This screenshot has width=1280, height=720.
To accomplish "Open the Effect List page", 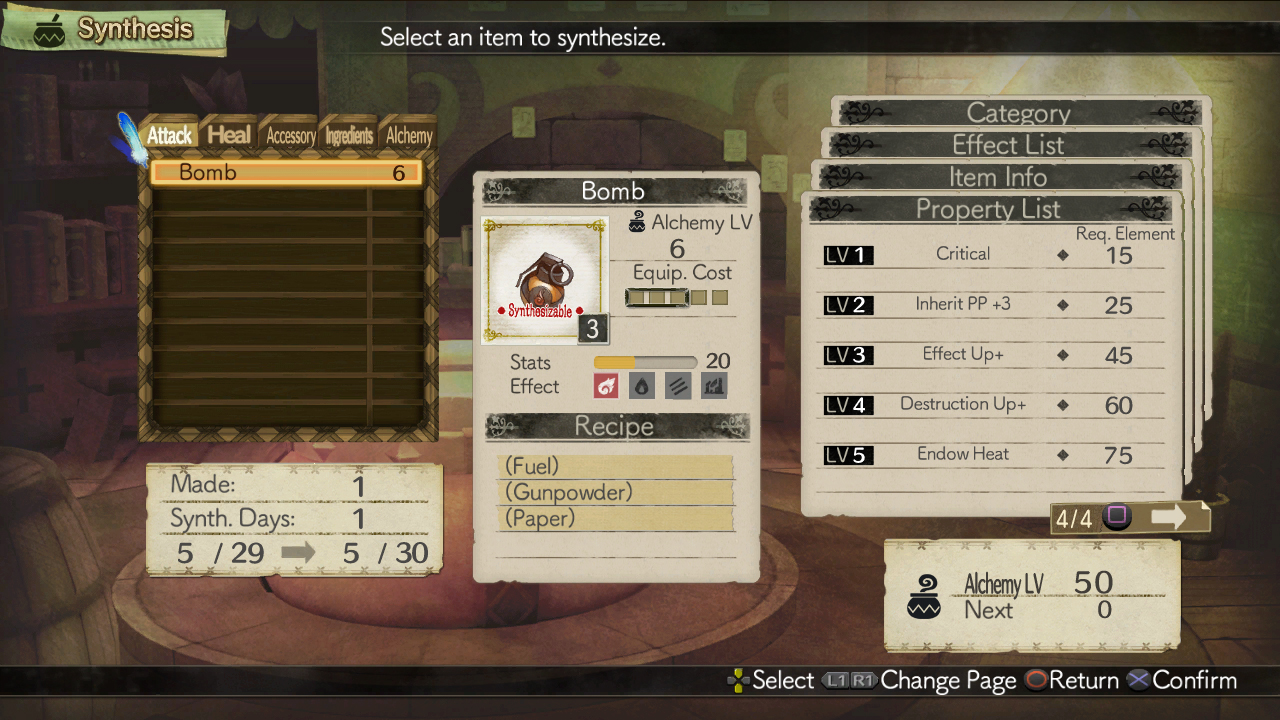I will (1008, 145).
